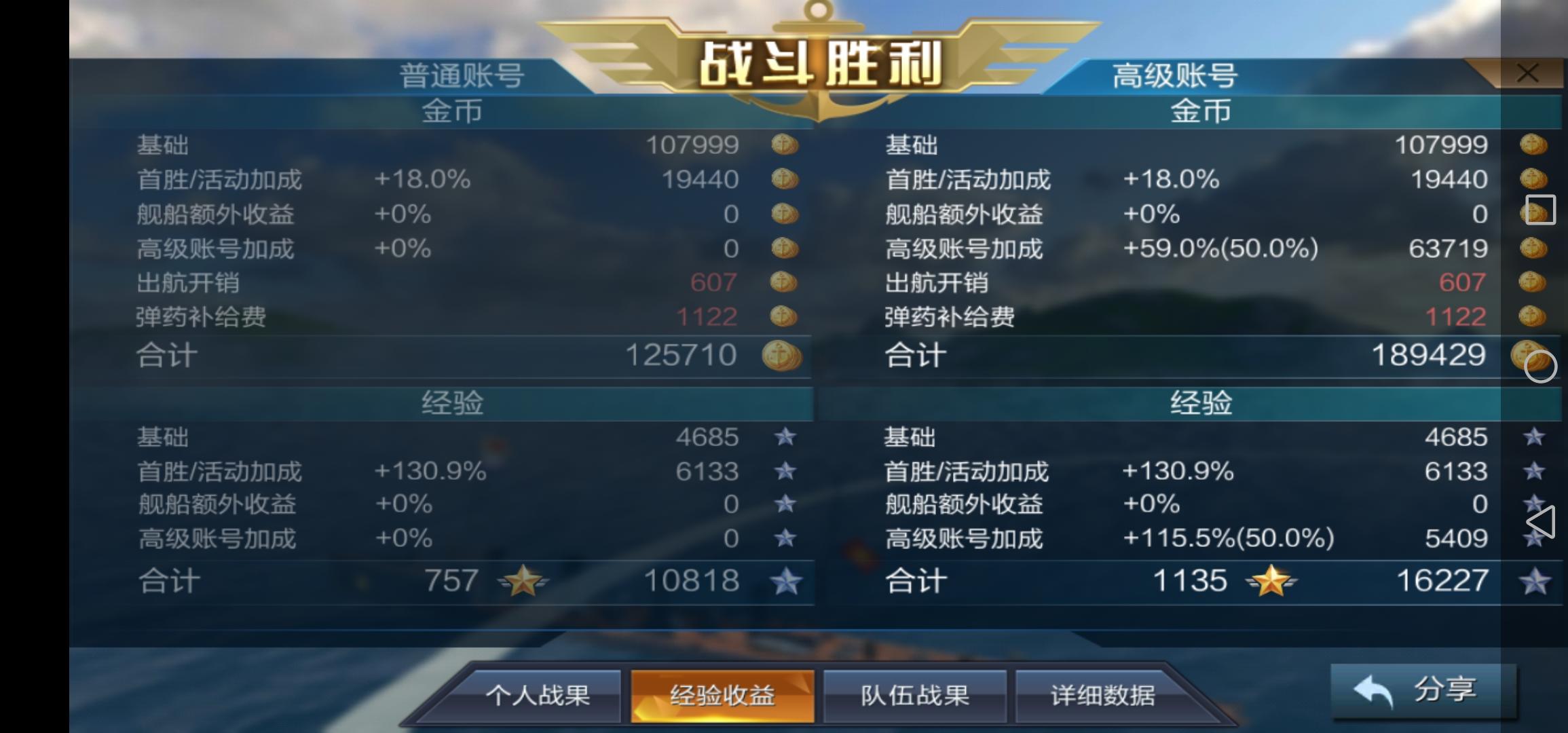Click the silver star beside 基础 4685 experience
Image resolution: width=1568 pixels, height=733 pixels.
[786, 437]
